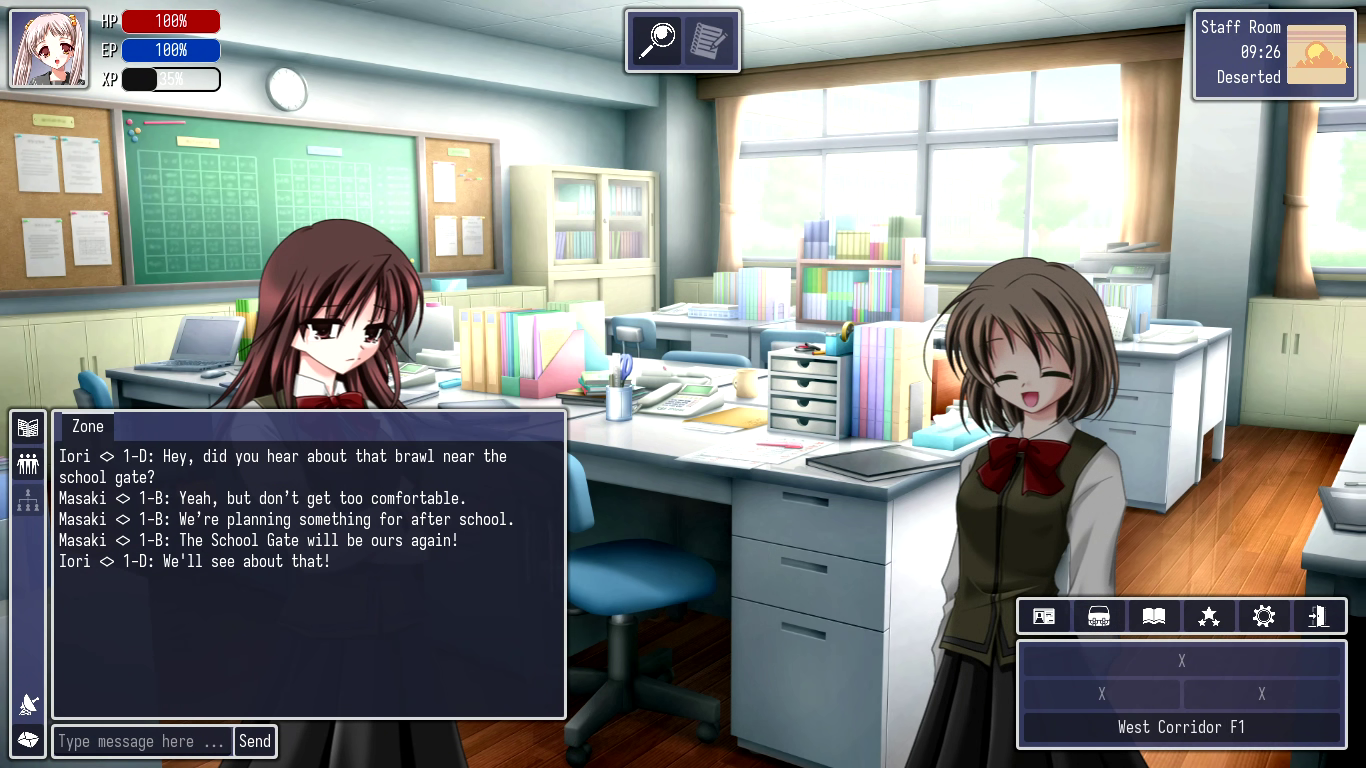Image resolution: width=1366 pixels, height=768 pixels.
Task: Select the bus travel icon
Action: [x=1098, y=616]
